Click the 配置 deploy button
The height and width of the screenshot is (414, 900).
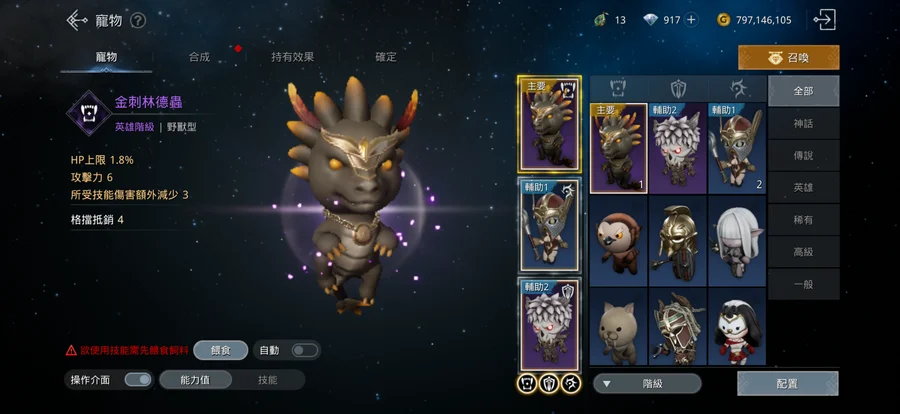(x=787, y=383)
